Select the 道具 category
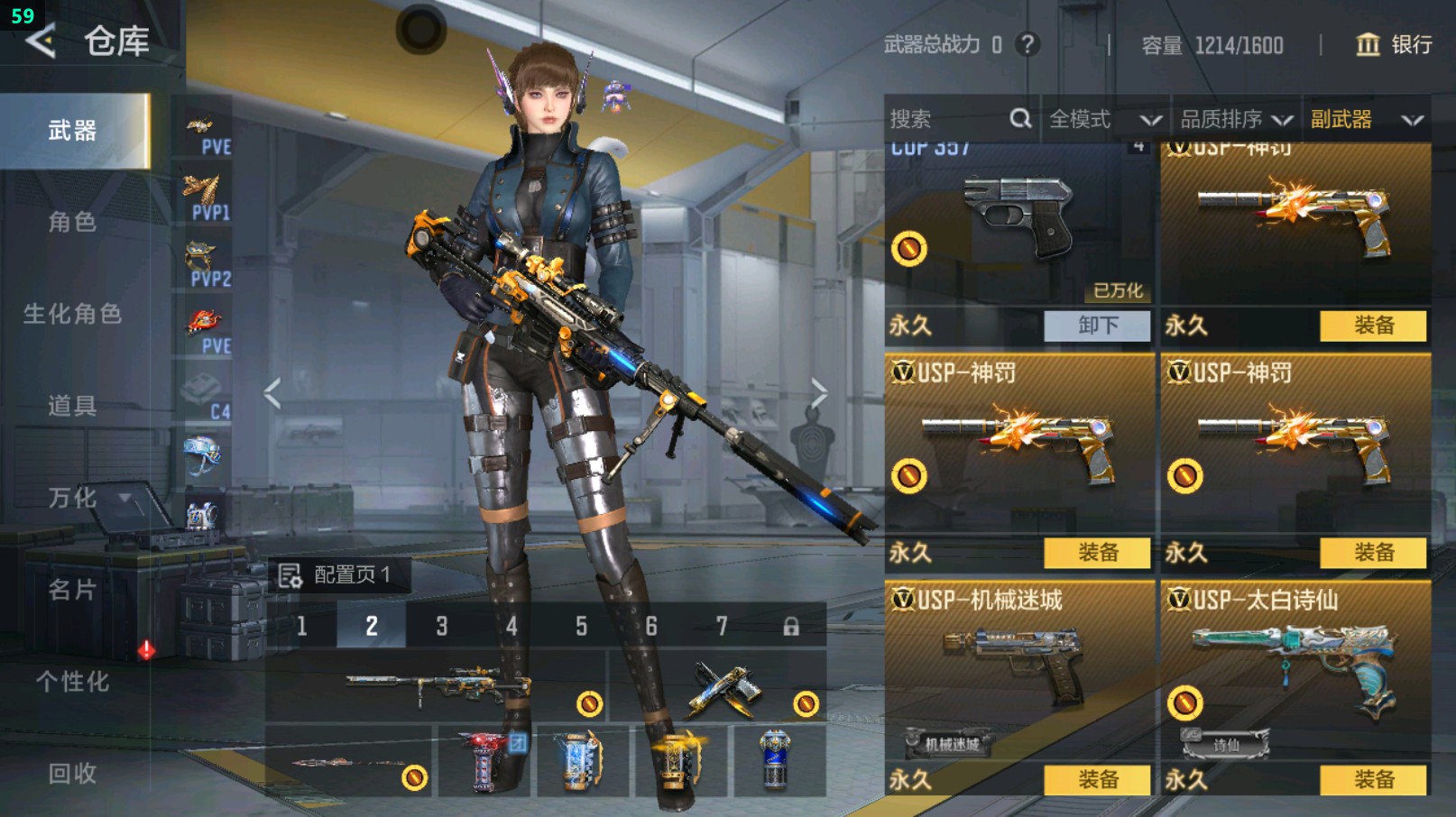 [x=72, y=406]
